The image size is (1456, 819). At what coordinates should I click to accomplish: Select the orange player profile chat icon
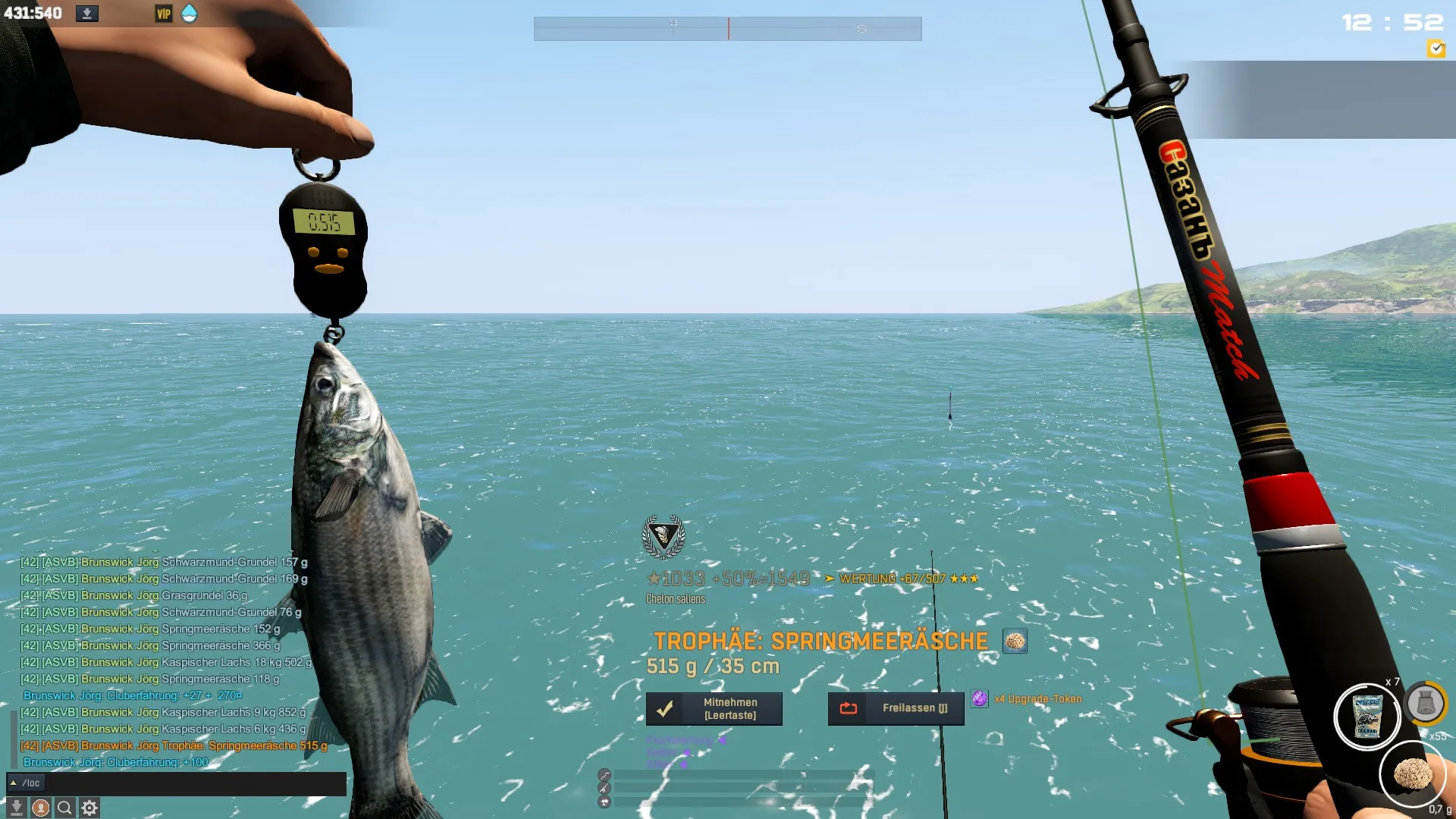(41, 808)
